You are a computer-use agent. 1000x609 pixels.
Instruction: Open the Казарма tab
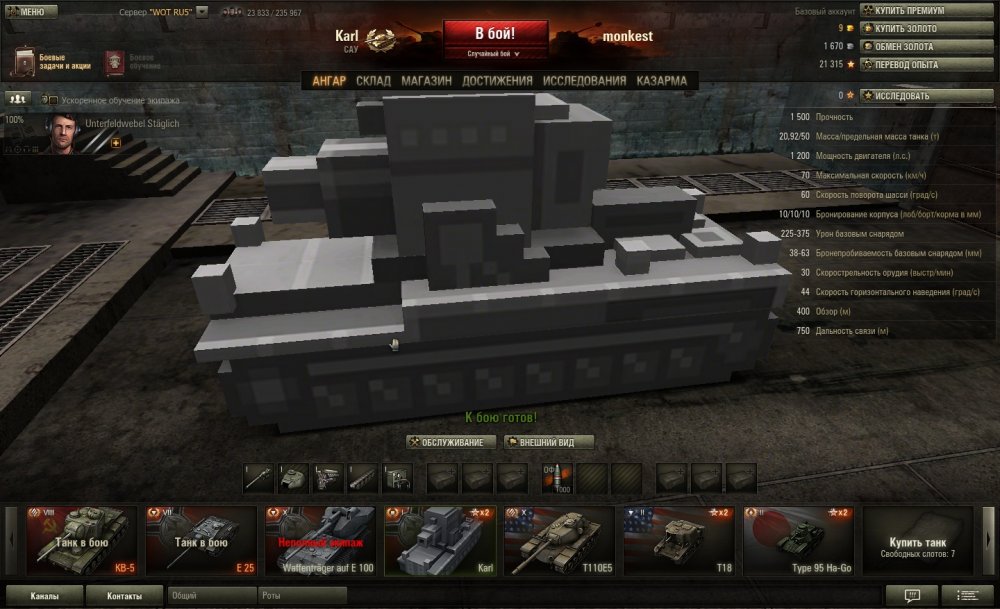pyautogui.click(x=661, y=81)
